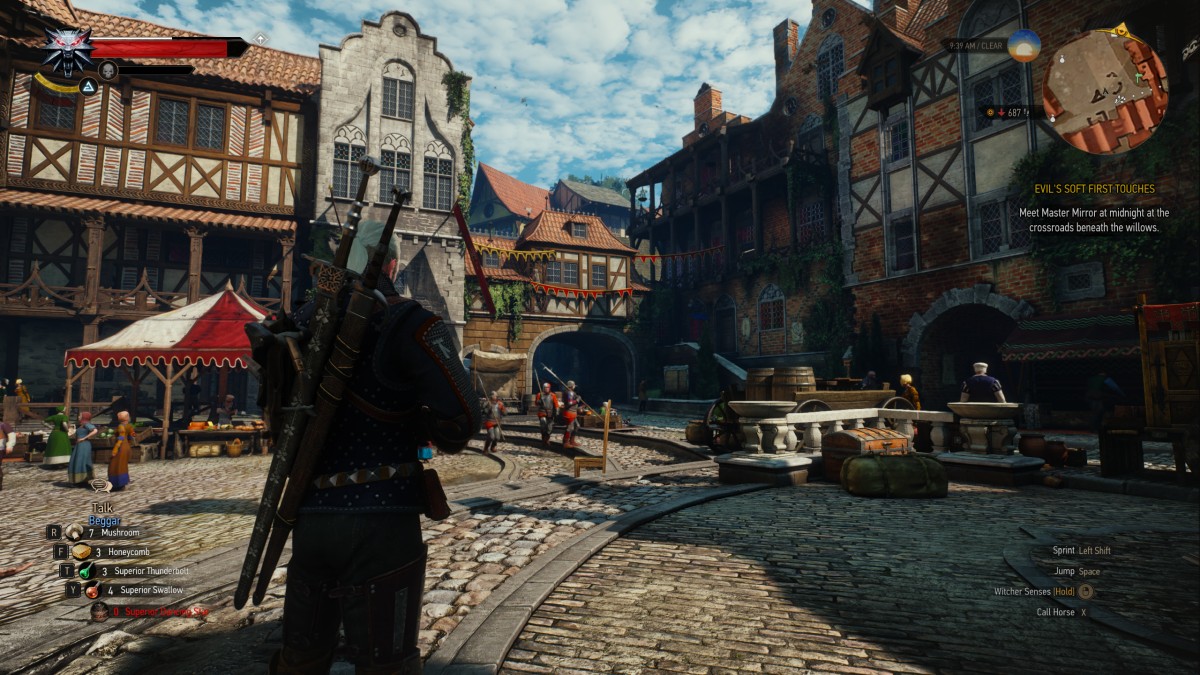Viewport: 1200px width, 675px height.
Task: Select the red Superior Dancing Star bomb slot
Action: pyautogui.click(x=99, y=611)
